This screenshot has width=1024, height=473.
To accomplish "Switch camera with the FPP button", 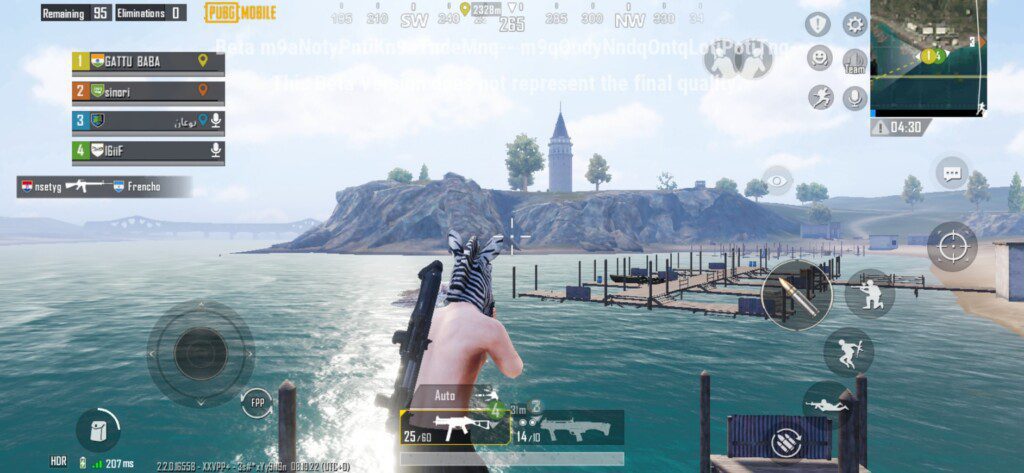I will pyautogui.click(x=256, y=404).
